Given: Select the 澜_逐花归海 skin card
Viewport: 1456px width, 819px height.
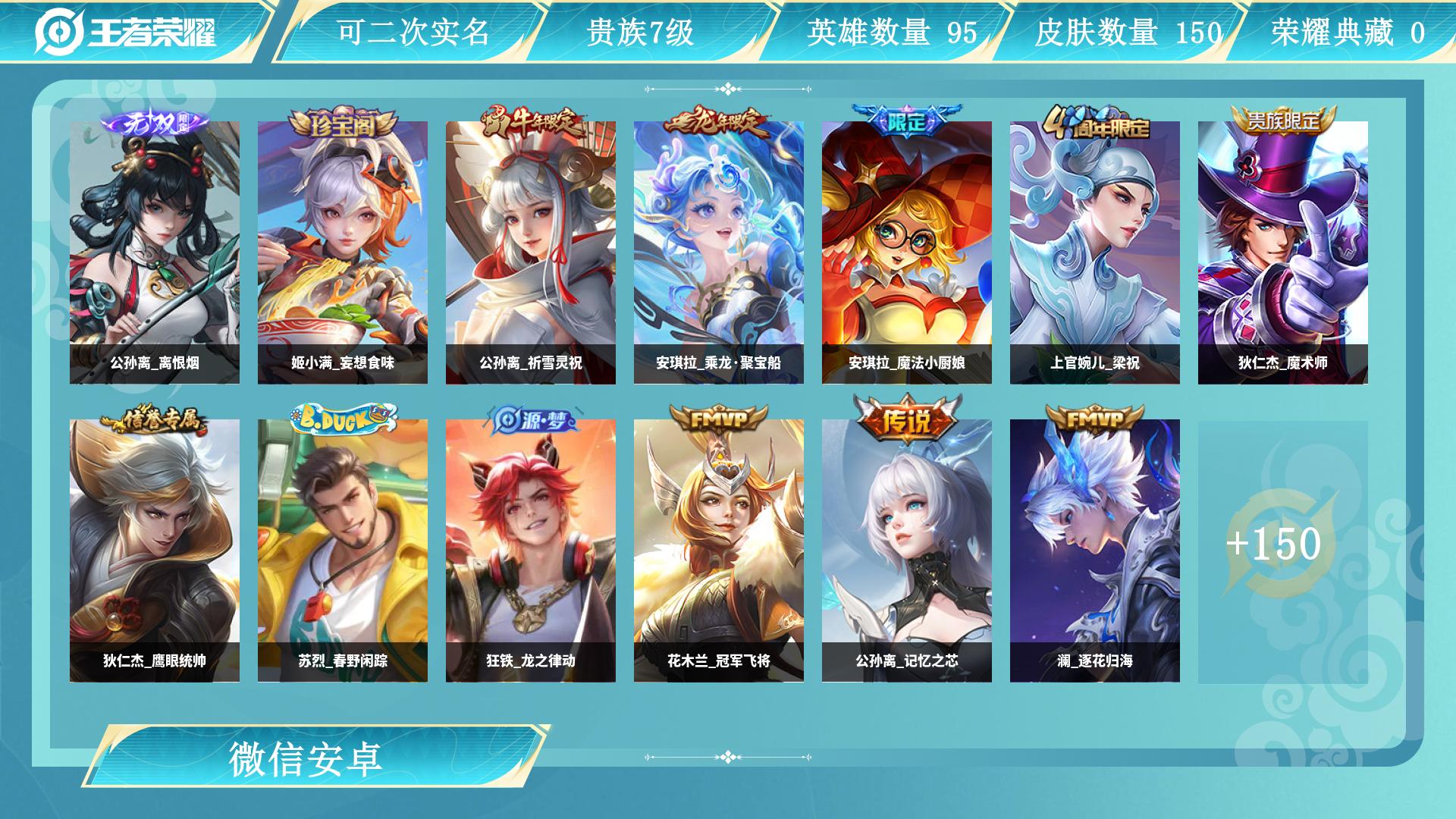Looking at the screenshot, I should pos(1095,551).
